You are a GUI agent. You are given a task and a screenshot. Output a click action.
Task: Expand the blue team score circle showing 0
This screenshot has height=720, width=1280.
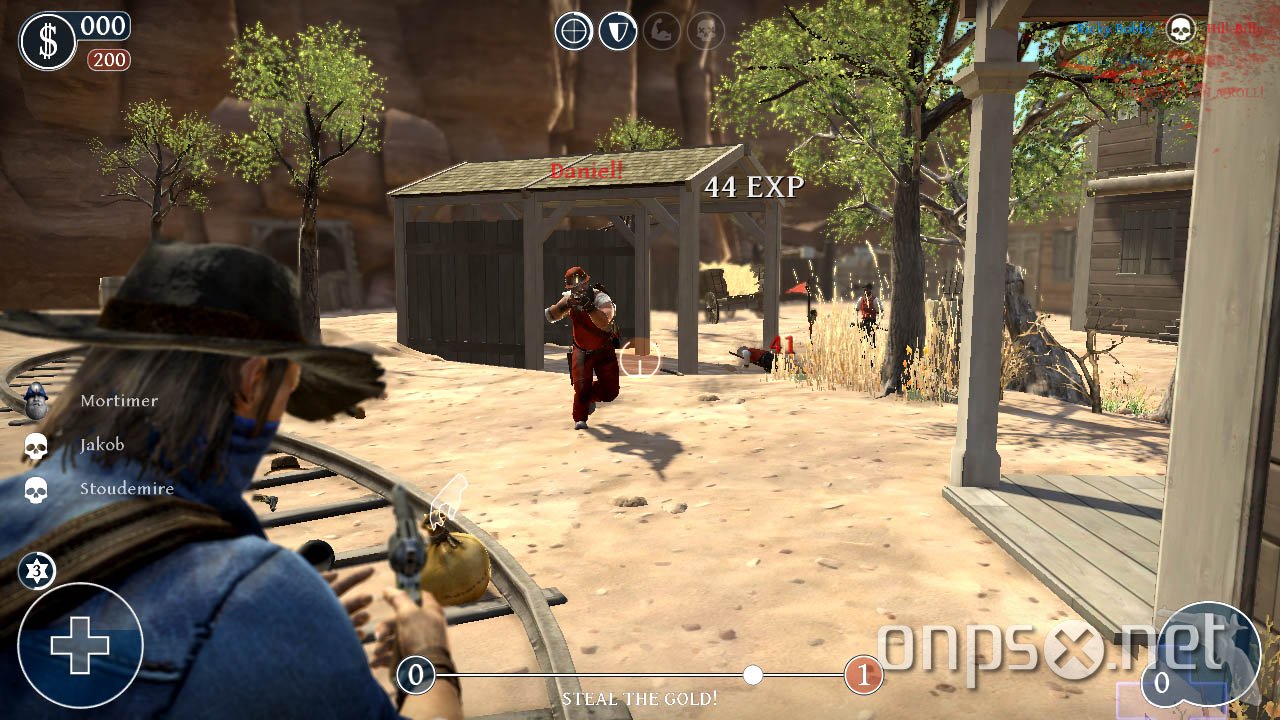pos(417,676)
